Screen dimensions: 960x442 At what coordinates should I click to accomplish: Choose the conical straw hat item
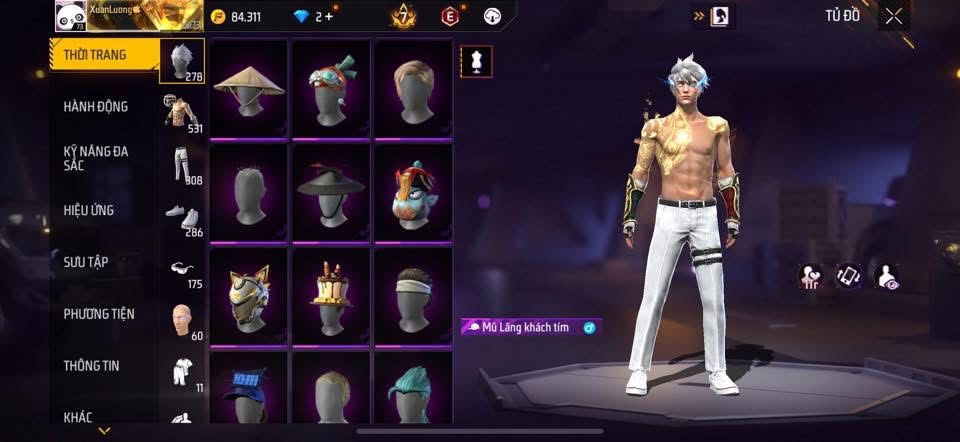tap(249, 87)
